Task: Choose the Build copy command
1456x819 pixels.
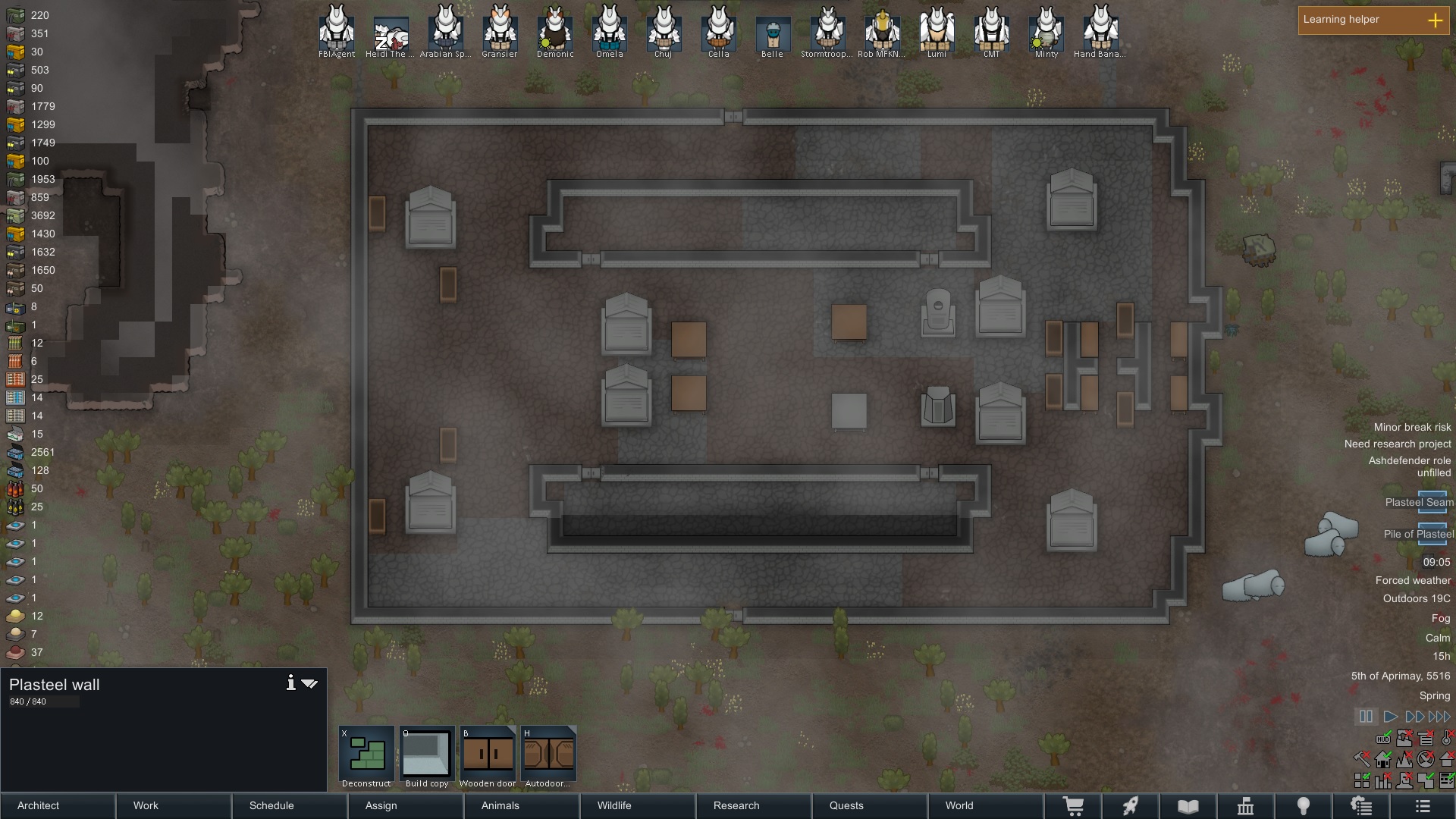Action: 427,756
